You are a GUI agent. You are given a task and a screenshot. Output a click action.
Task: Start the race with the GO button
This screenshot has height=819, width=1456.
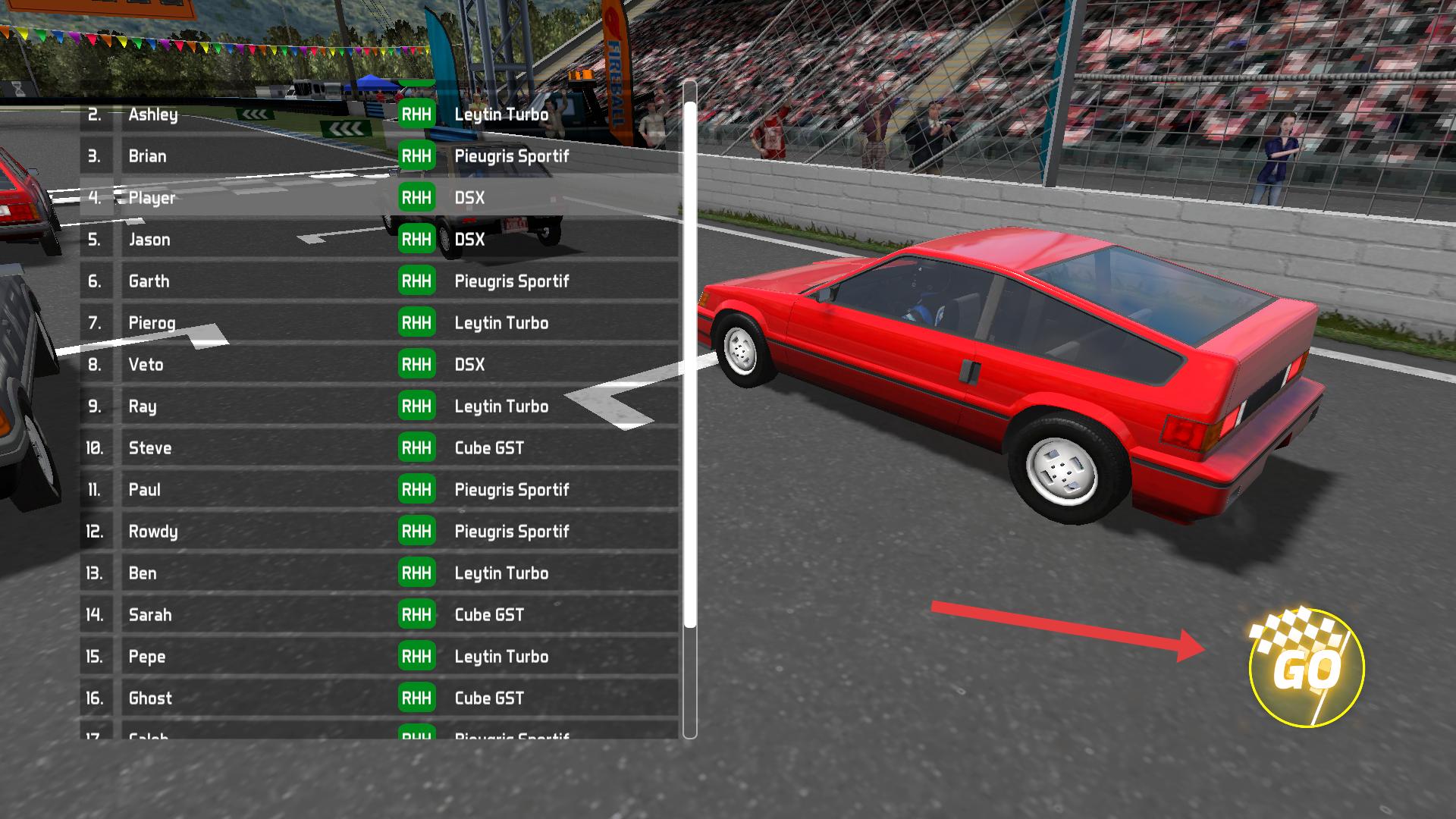point(1306,667)
